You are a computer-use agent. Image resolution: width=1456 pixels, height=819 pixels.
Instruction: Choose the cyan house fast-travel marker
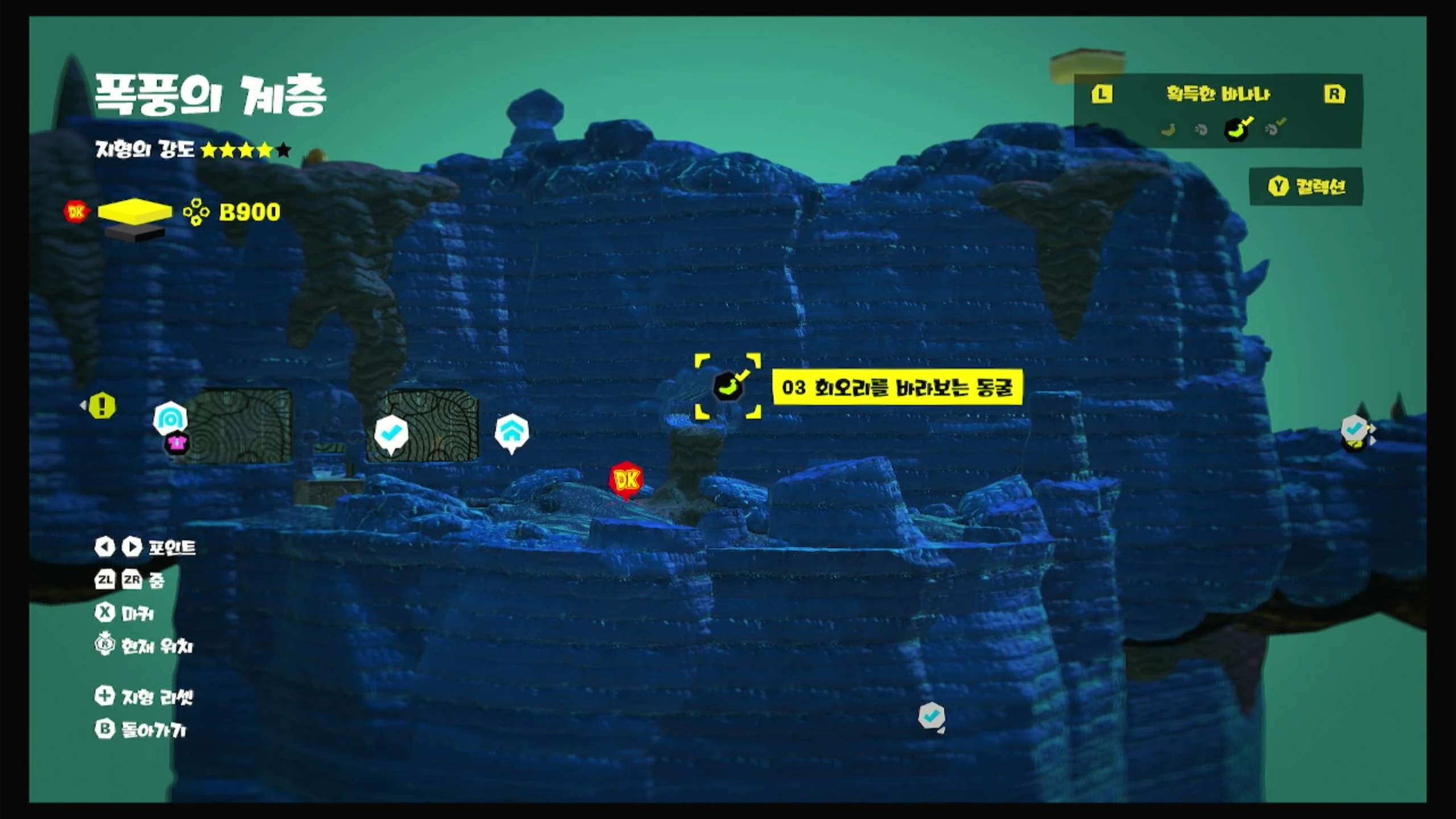[x=512, y=432]
